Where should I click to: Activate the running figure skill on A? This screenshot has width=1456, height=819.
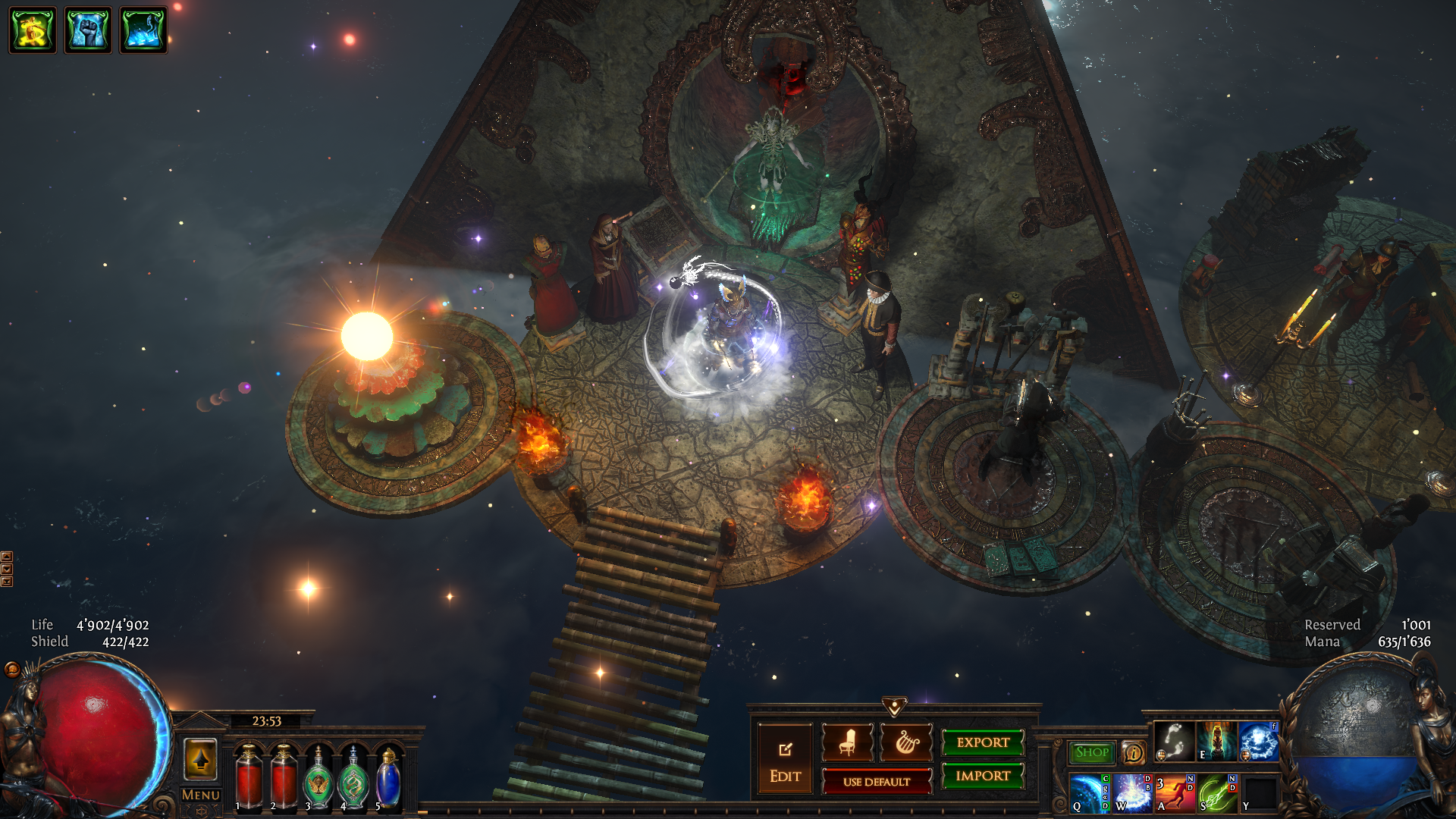[1174, 792]
